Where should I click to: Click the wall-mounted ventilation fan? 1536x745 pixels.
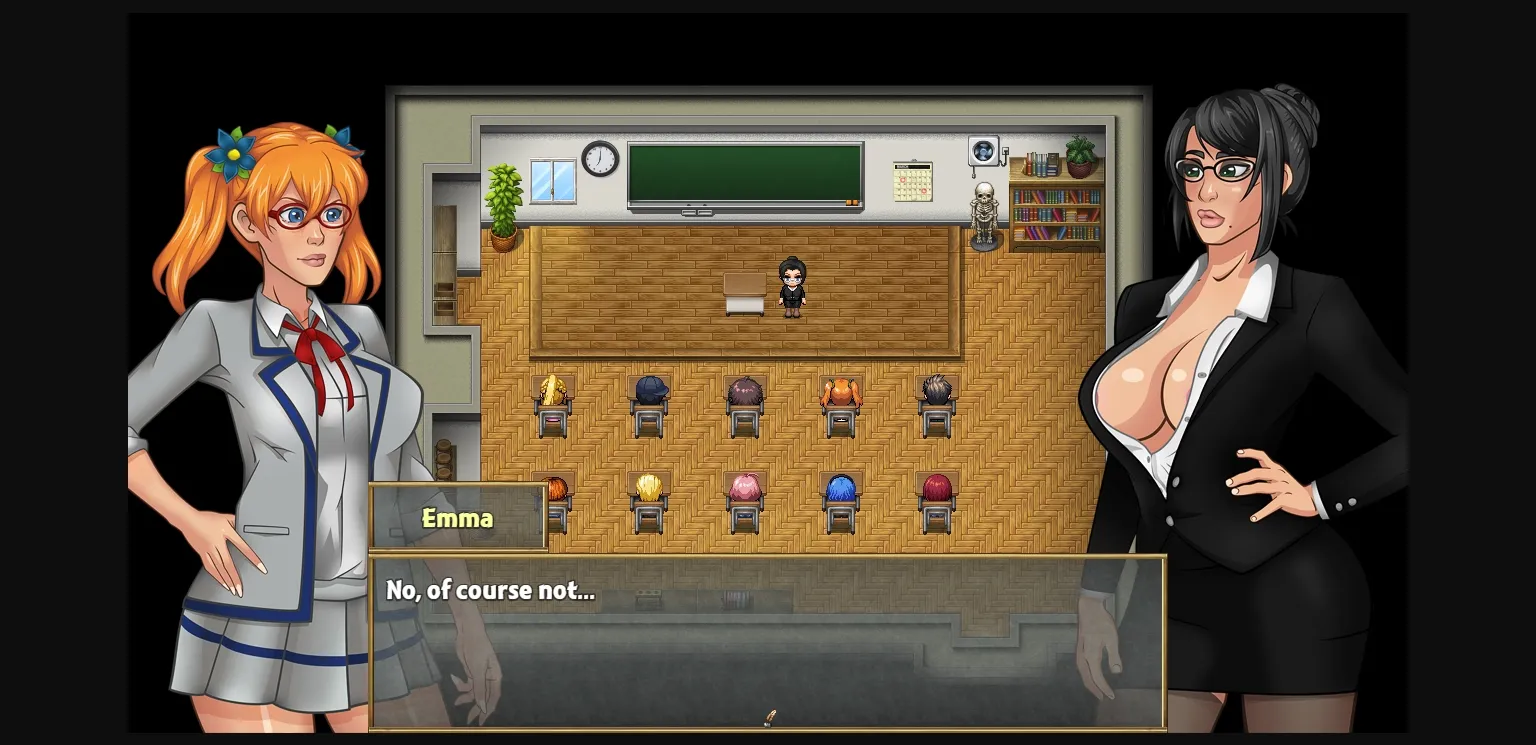pos(984,150)
